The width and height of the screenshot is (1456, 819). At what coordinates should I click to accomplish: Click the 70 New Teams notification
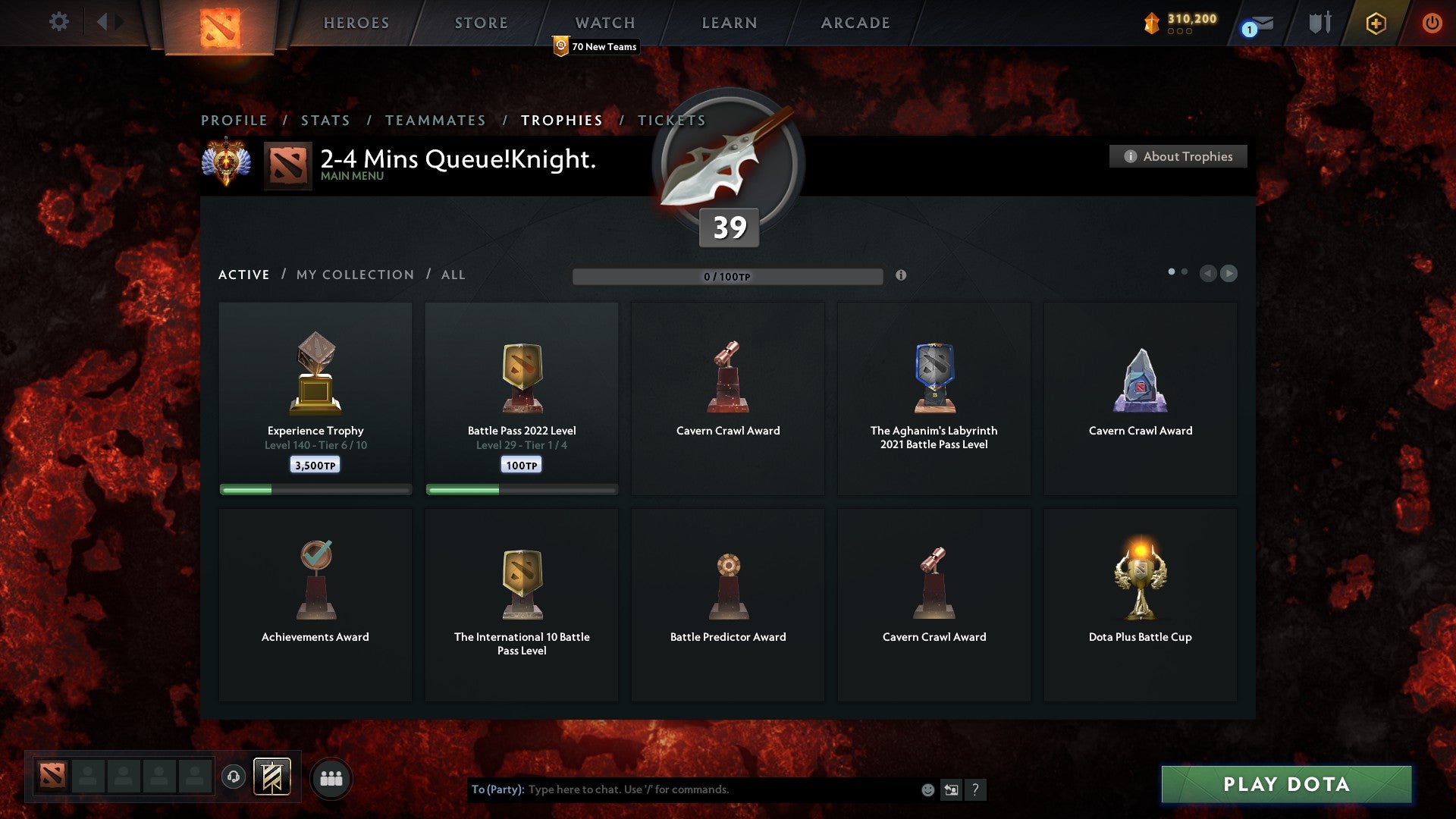595,46
